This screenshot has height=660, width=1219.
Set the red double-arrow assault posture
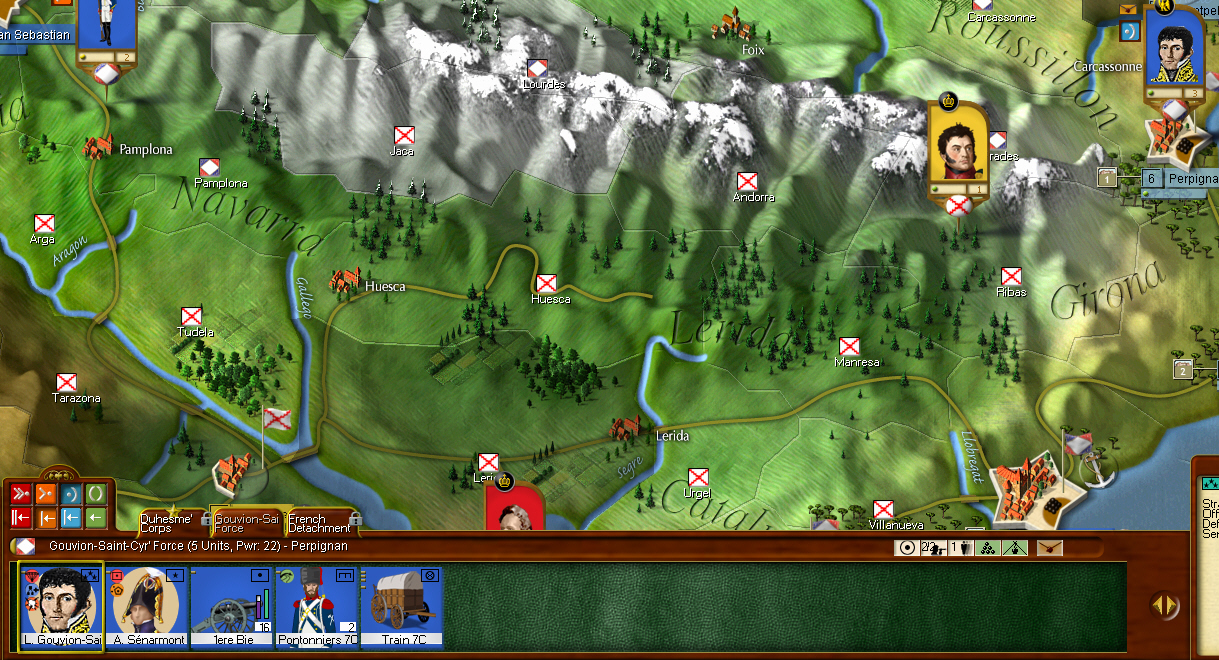21,494
